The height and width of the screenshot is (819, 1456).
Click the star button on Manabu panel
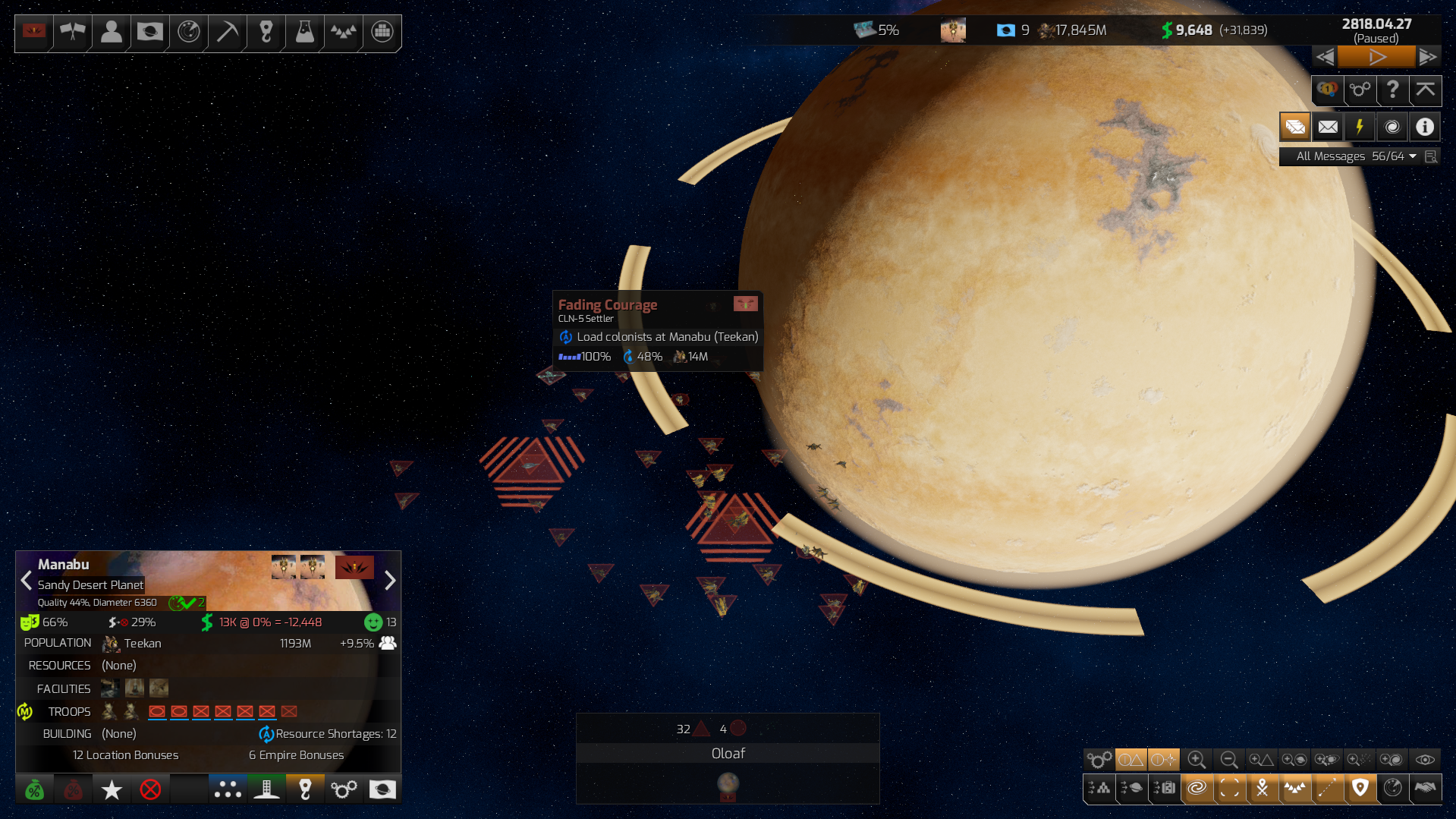[x=112, y=790]
